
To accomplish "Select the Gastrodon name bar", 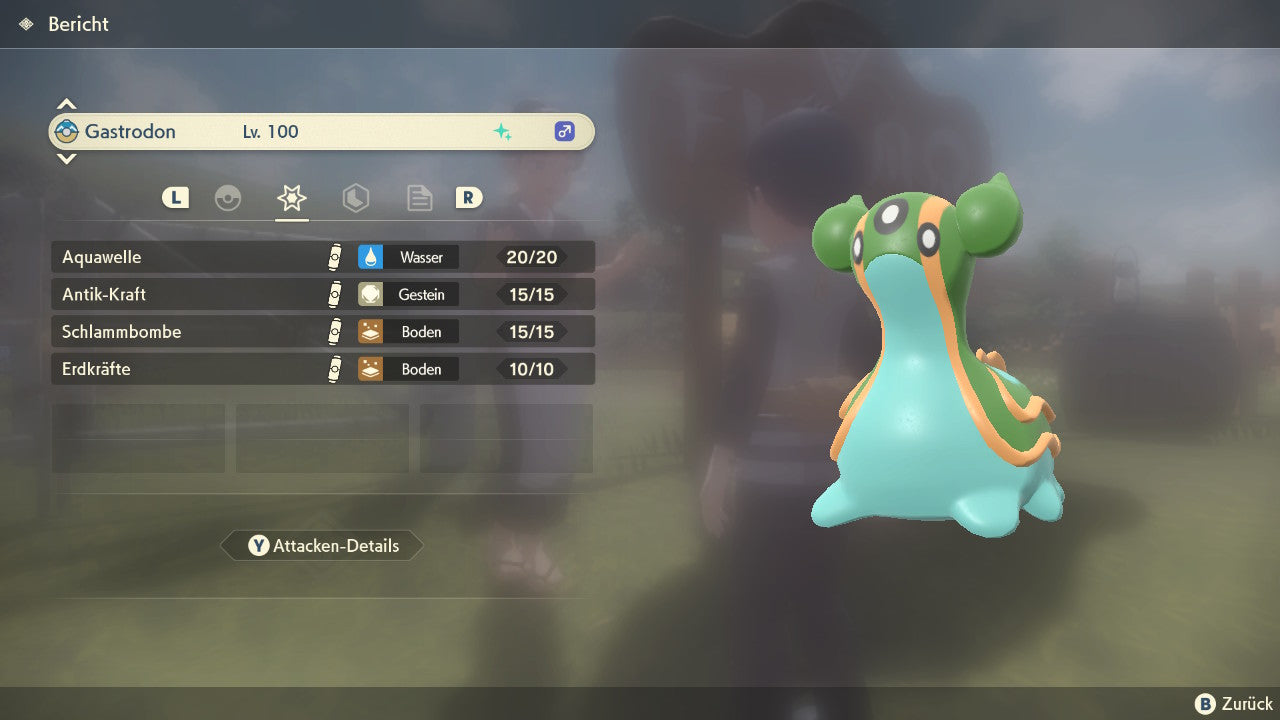I will [322, 131].
